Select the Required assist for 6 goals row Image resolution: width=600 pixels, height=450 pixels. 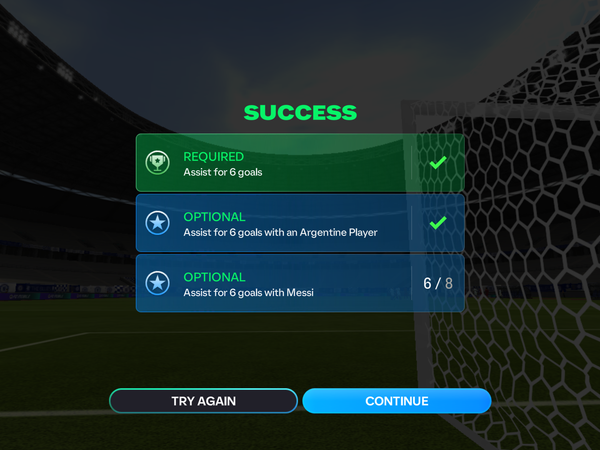(x=300, y=163)
